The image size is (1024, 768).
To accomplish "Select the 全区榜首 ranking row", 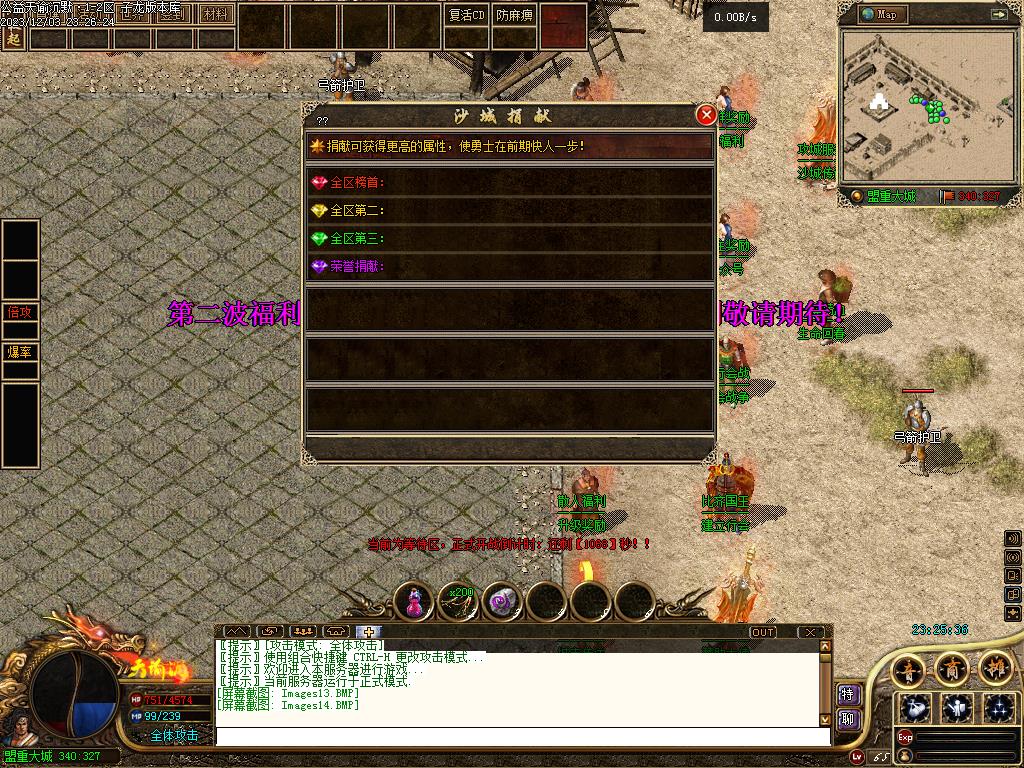I will (x=510, y=183).
